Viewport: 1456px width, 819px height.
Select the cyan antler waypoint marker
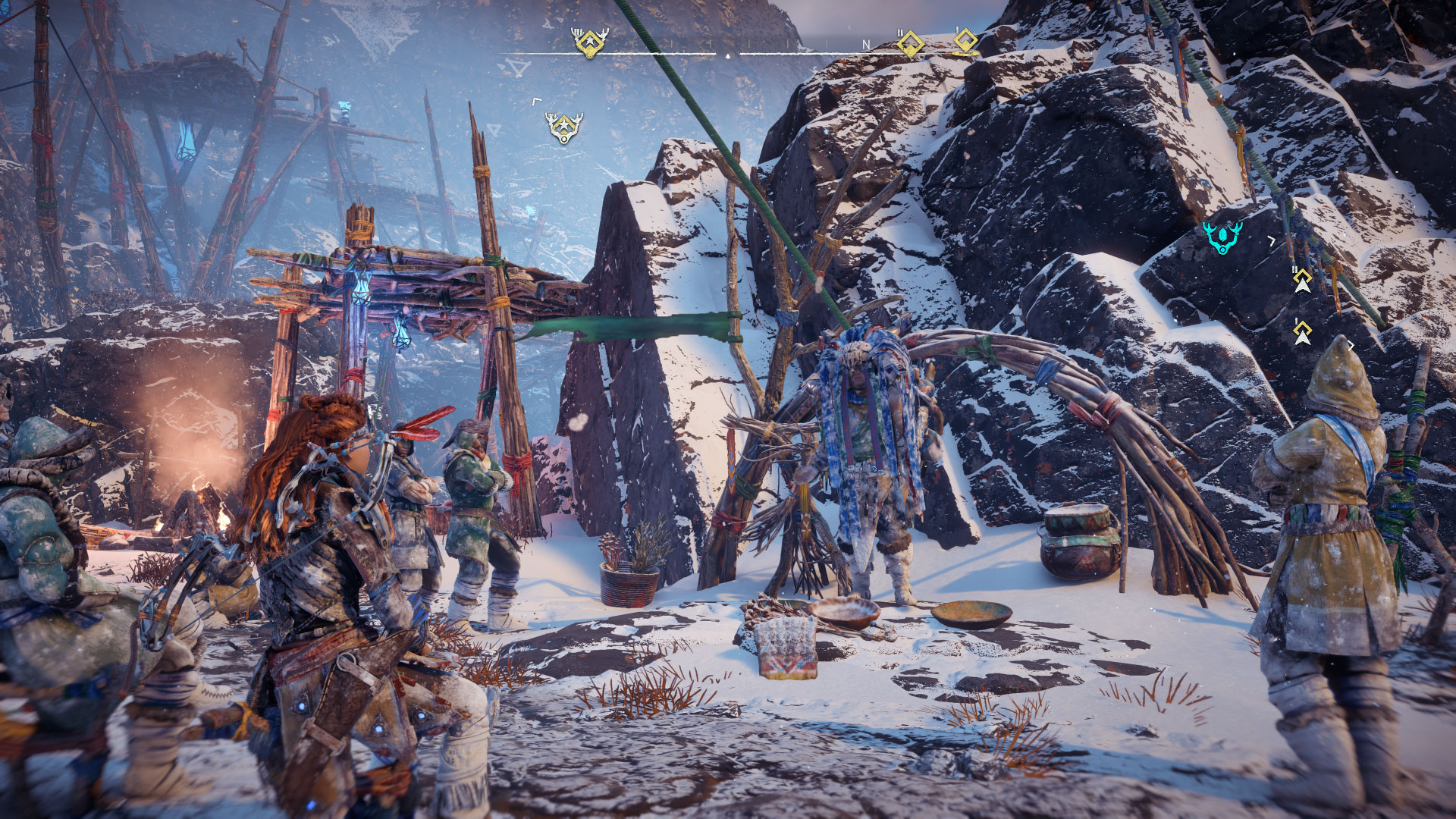tap(1222, 237)
